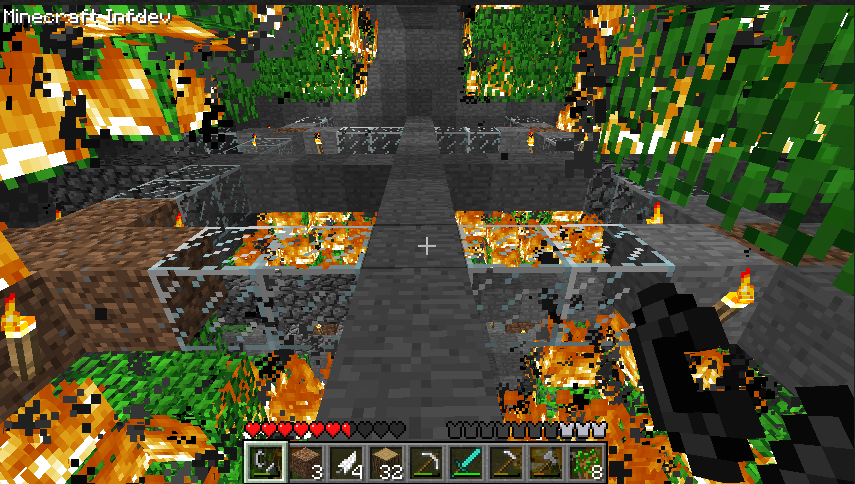
Task: Choose the leaves block stack of 8
Action: pyautogui.click(x=587, y=462)
